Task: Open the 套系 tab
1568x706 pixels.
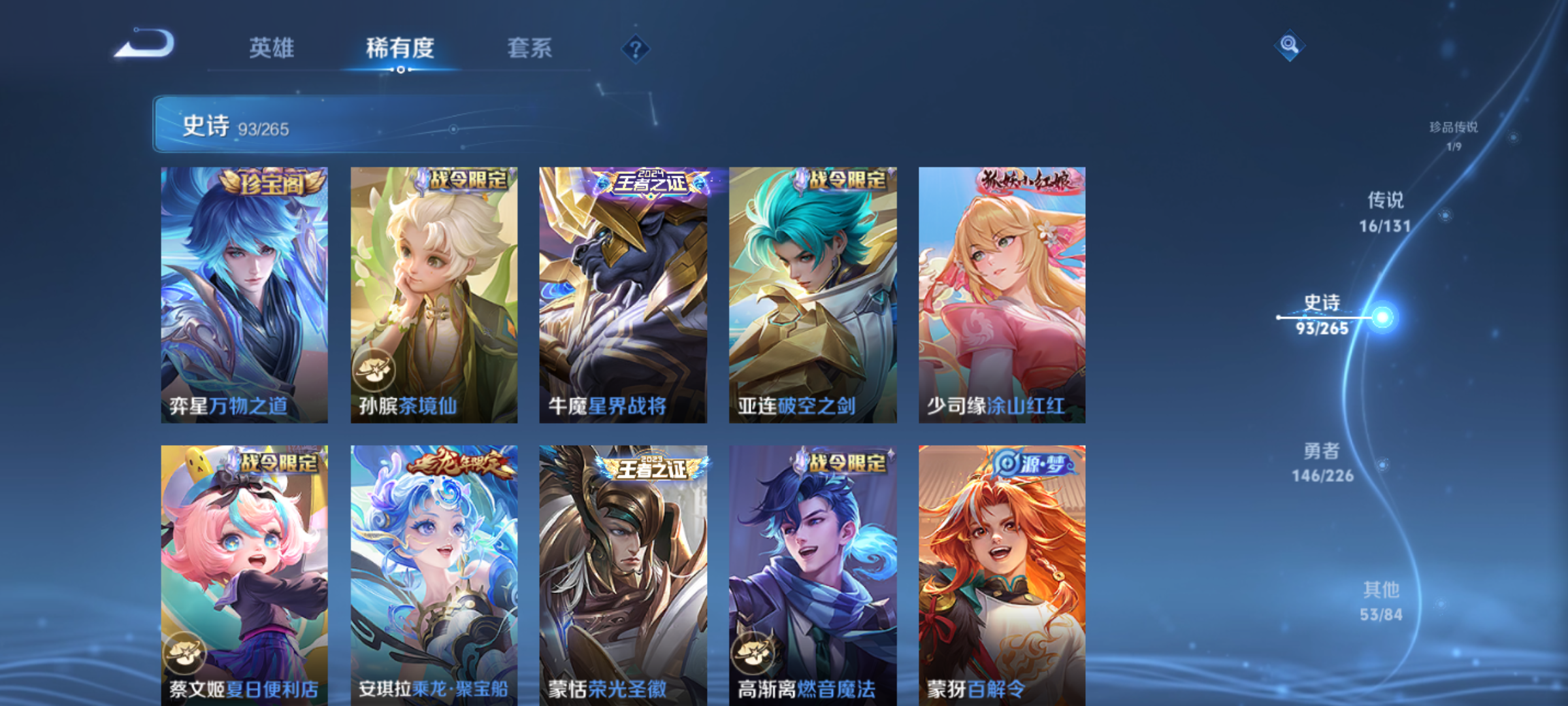Action: tap(529, 48)
